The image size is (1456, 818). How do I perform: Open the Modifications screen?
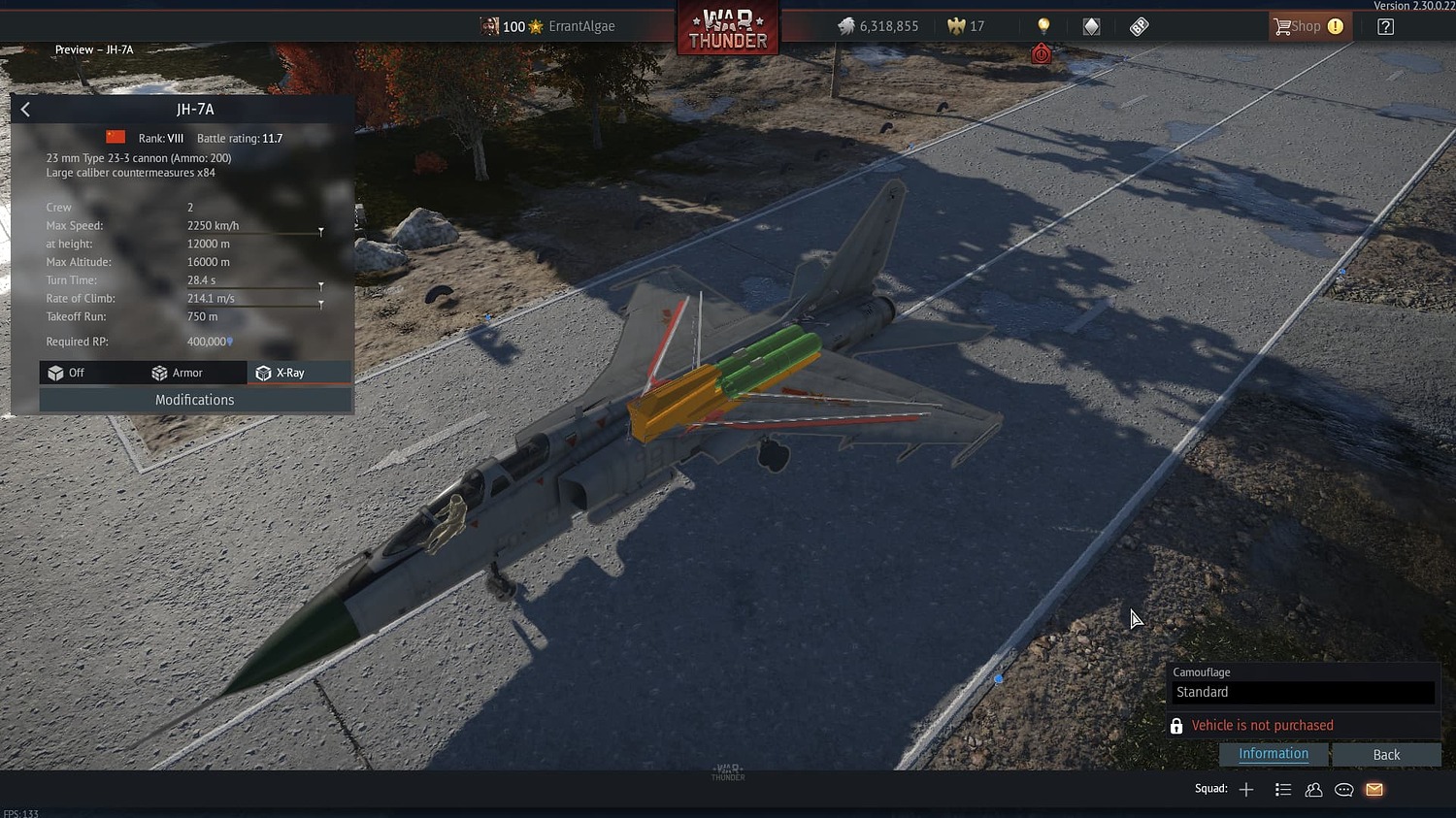(194, 399)
